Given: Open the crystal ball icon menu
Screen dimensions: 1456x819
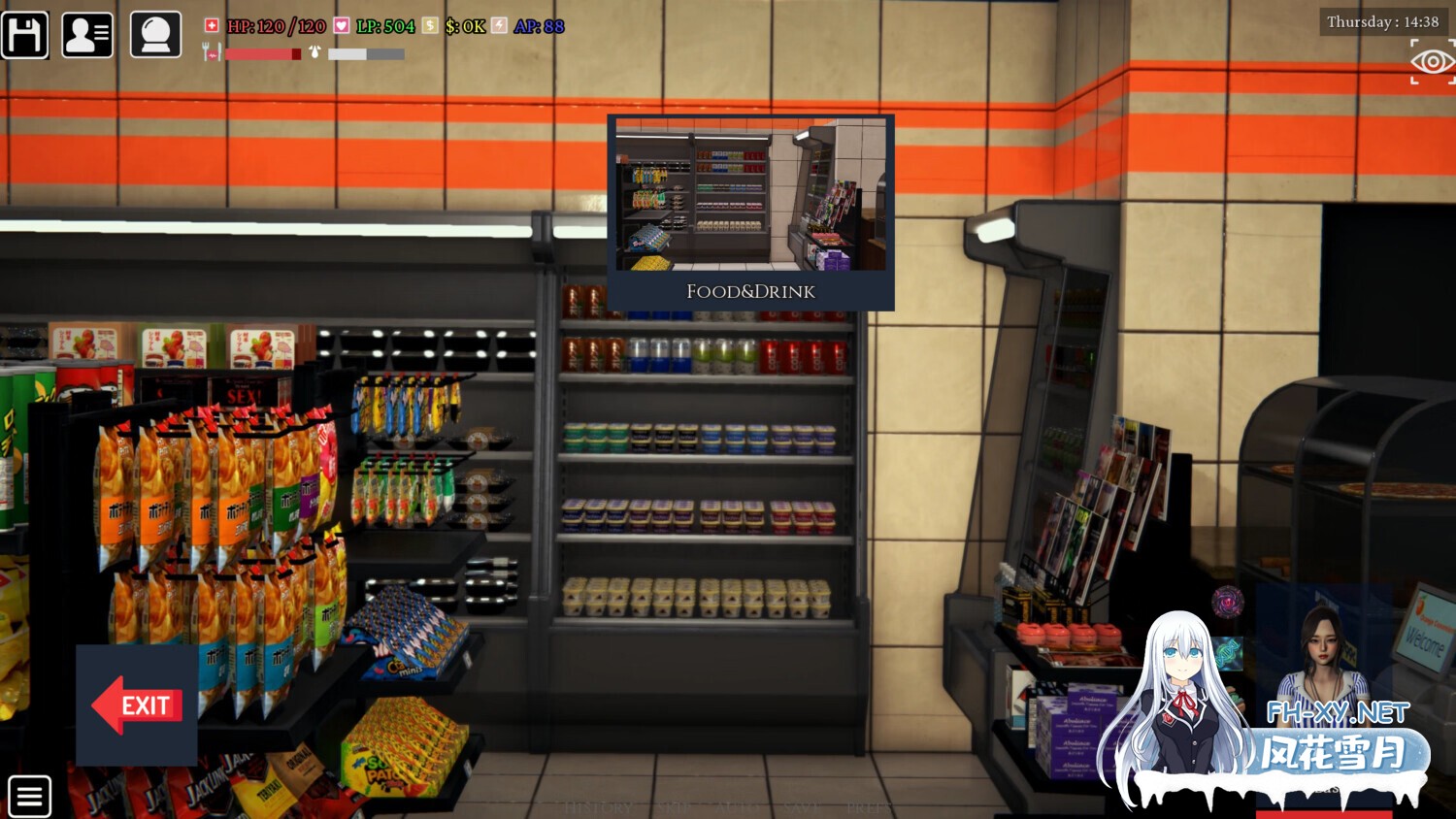Looking at the screenshot, I should [x=155, y=35].
